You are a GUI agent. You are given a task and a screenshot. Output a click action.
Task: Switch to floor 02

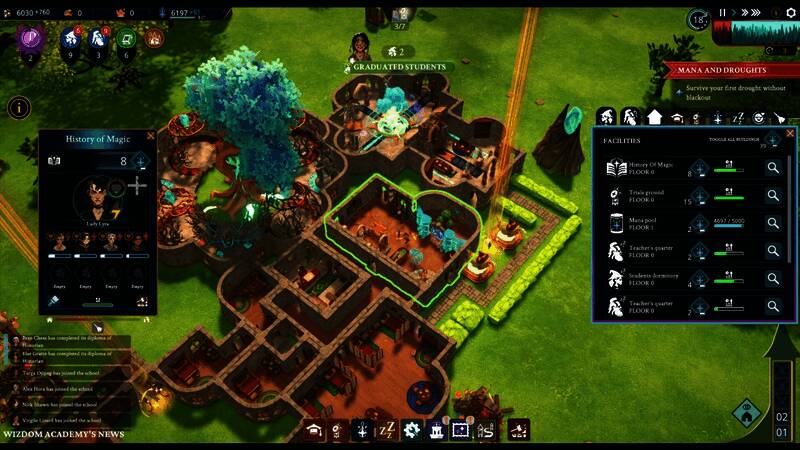tap(781, 415)
